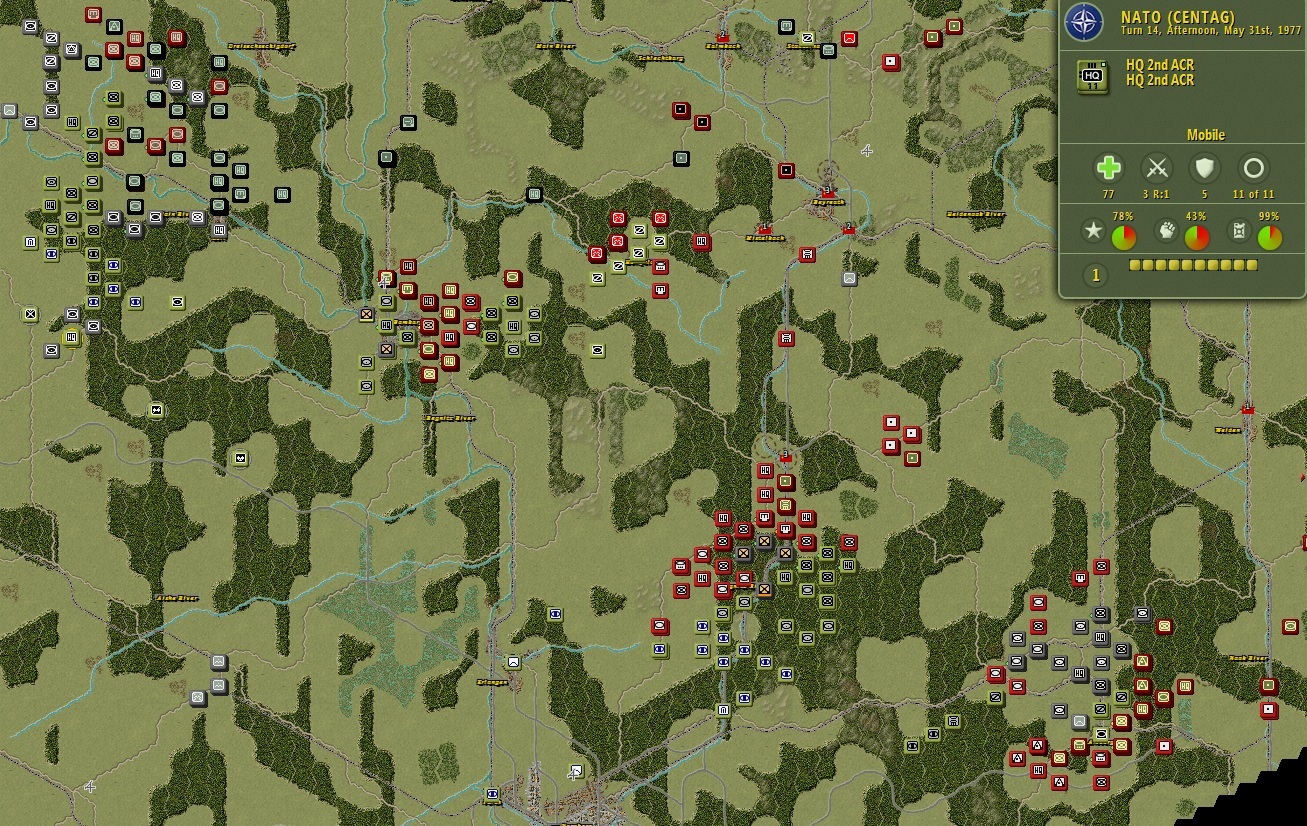Viewport: 1307px width, 826px height.
Task: Click the Weiden town name label
Action: click(1227, 430)
